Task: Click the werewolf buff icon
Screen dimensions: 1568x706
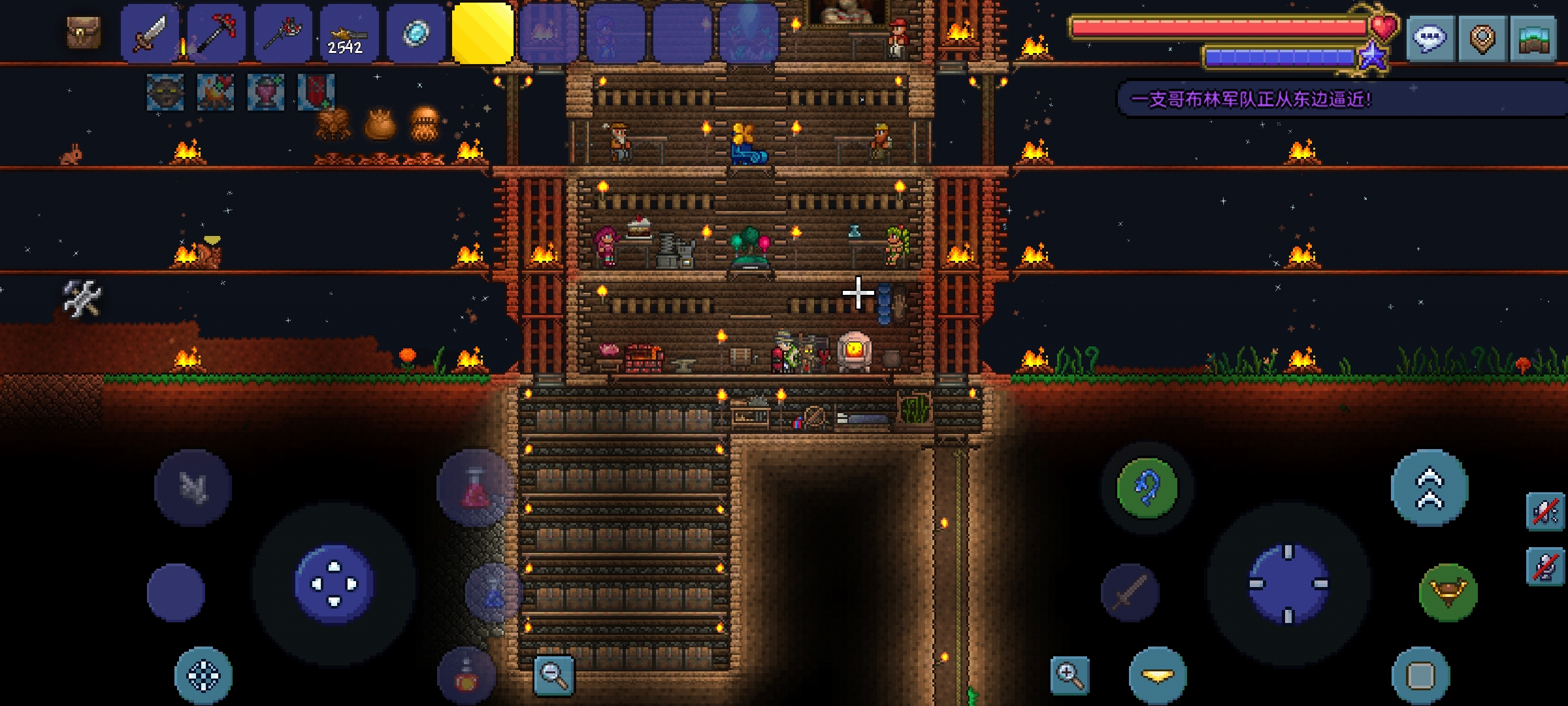Action: tap(165, 92)
